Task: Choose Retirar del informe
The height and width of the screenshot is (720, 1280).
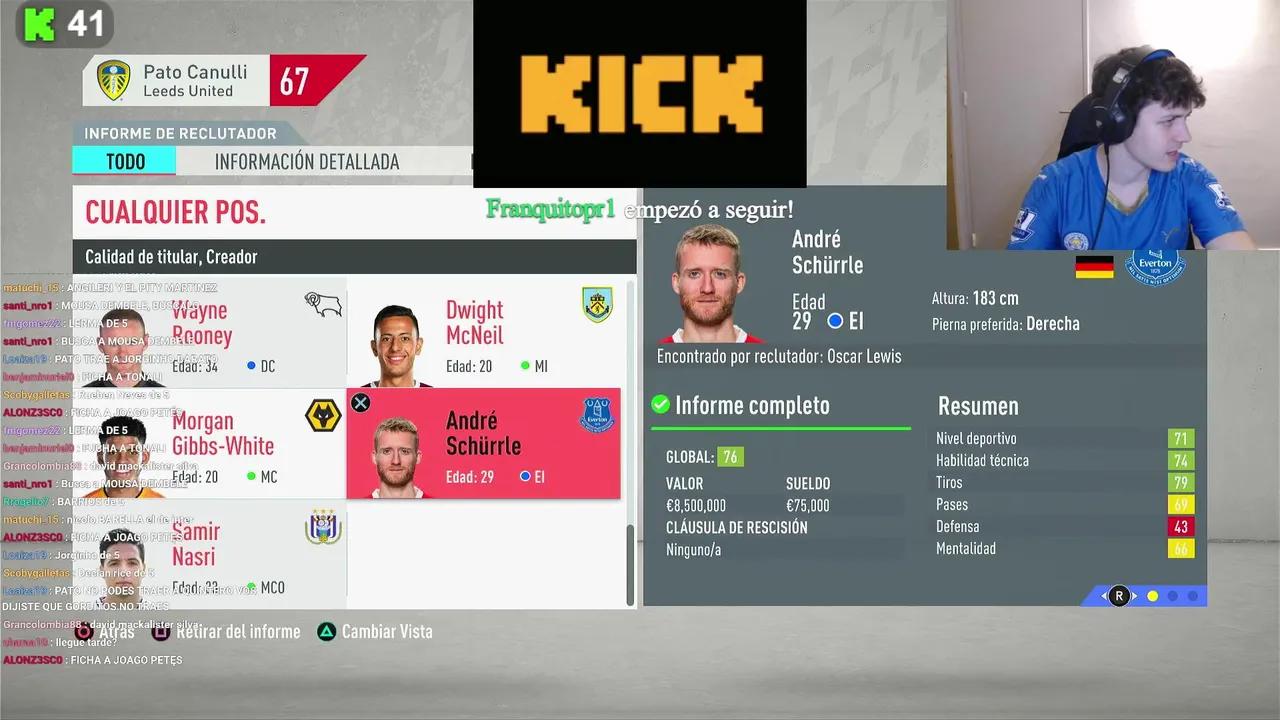Action: click(x=238, y=632)
